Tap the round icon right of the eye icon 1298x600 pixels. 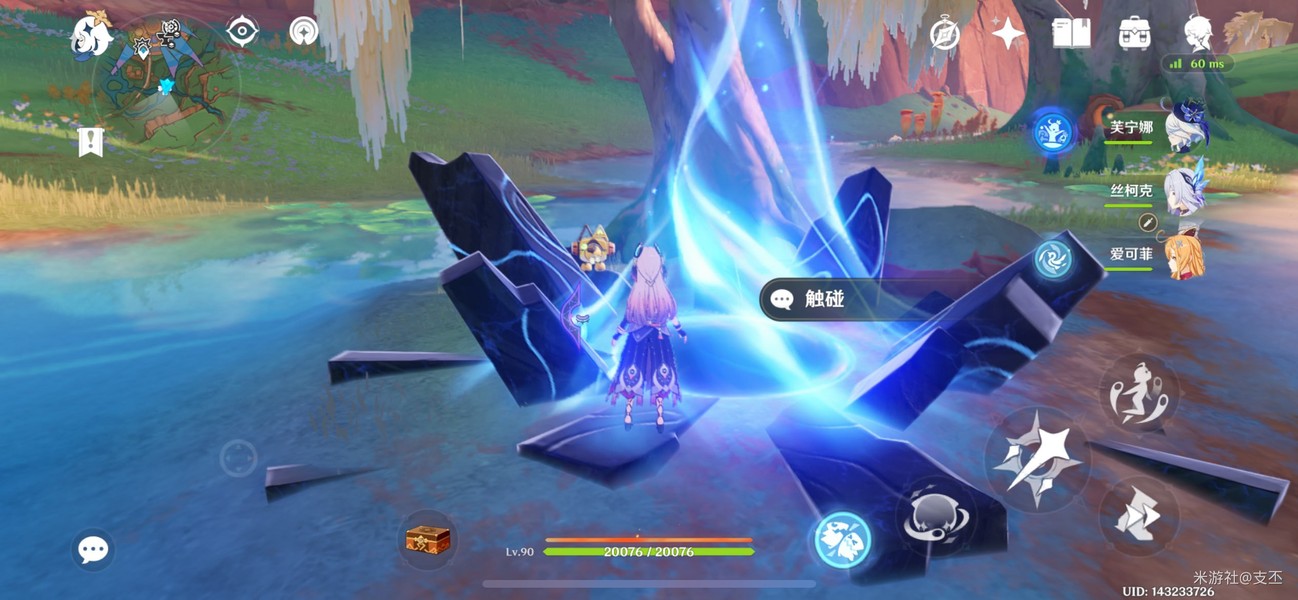coord(304,32)
